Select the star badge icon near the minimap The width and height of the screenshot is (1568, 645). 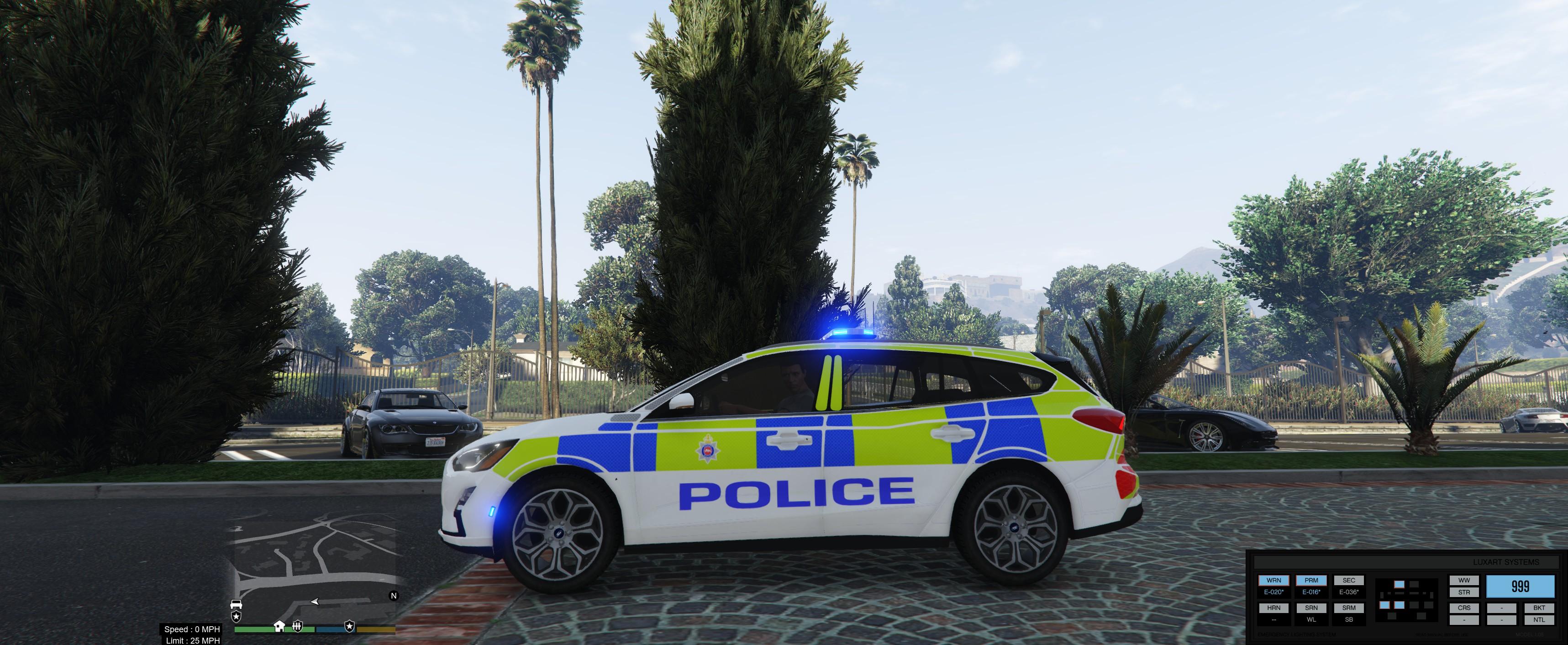[236, 618]
